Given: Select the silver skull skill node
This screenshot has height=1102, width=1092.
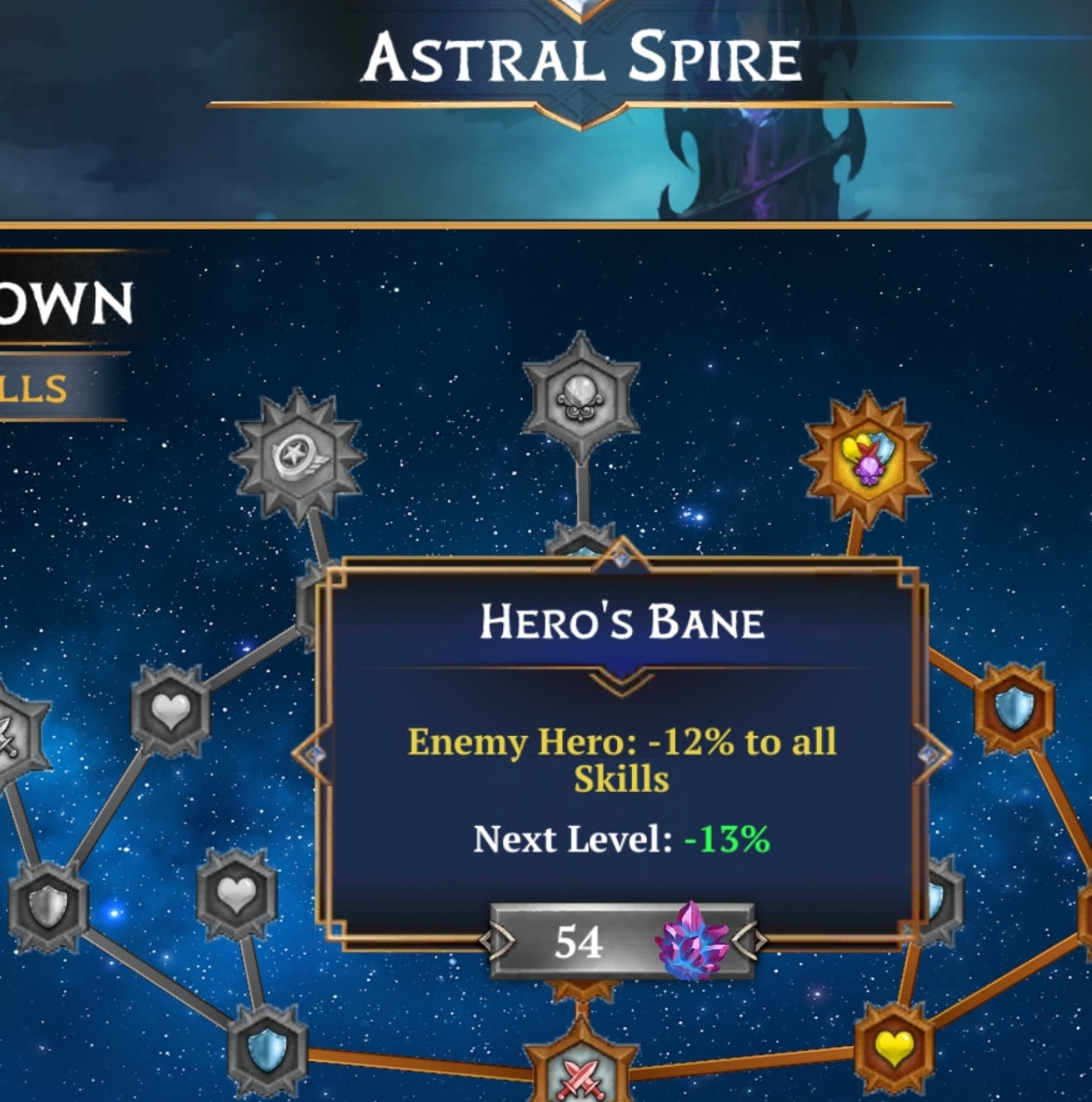Looking at the screenshot, I should pyautogui.click(x=581, y=397).
